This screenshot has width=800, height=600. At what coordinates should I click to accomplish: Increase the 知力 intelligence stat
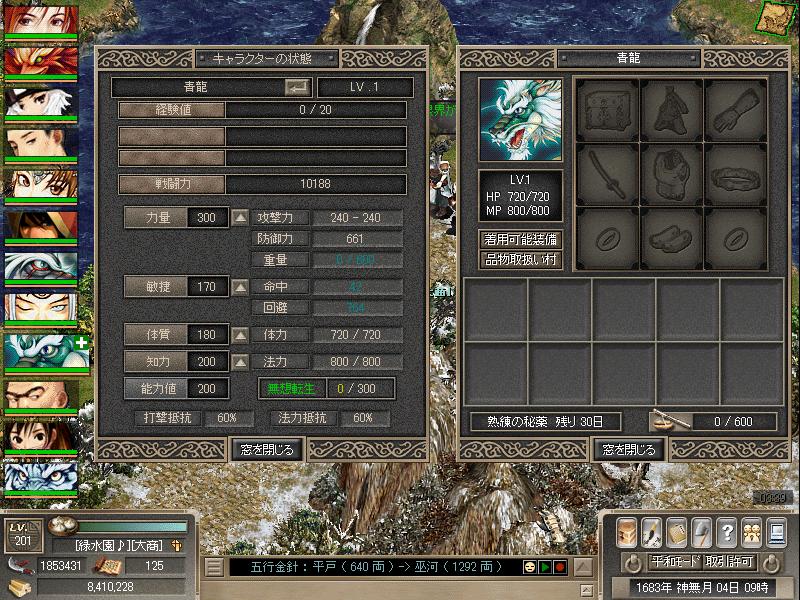pyautogui.click(x=240, y=361)
